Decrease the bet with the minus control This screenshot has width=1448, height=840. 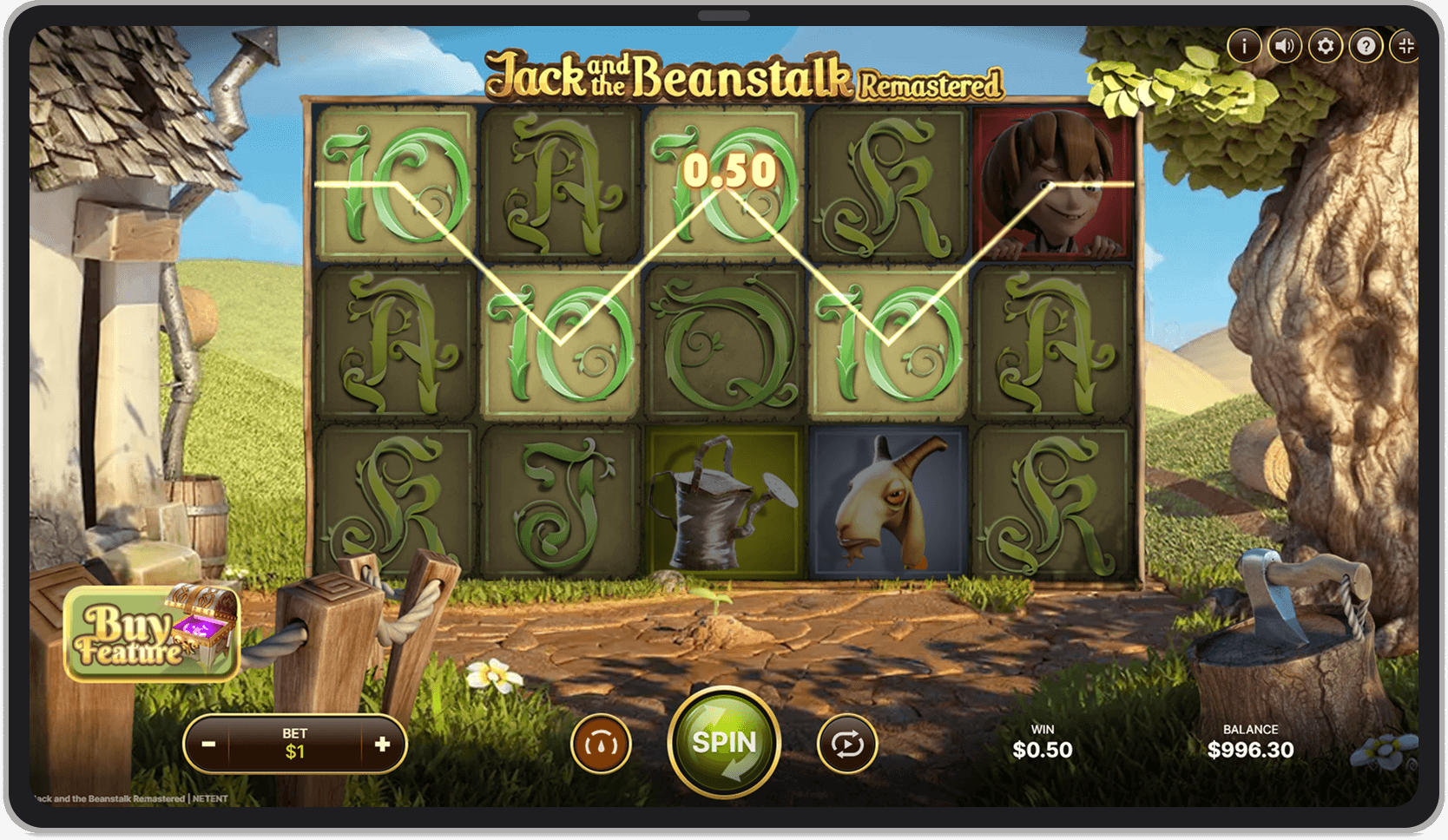coord(209,743)
